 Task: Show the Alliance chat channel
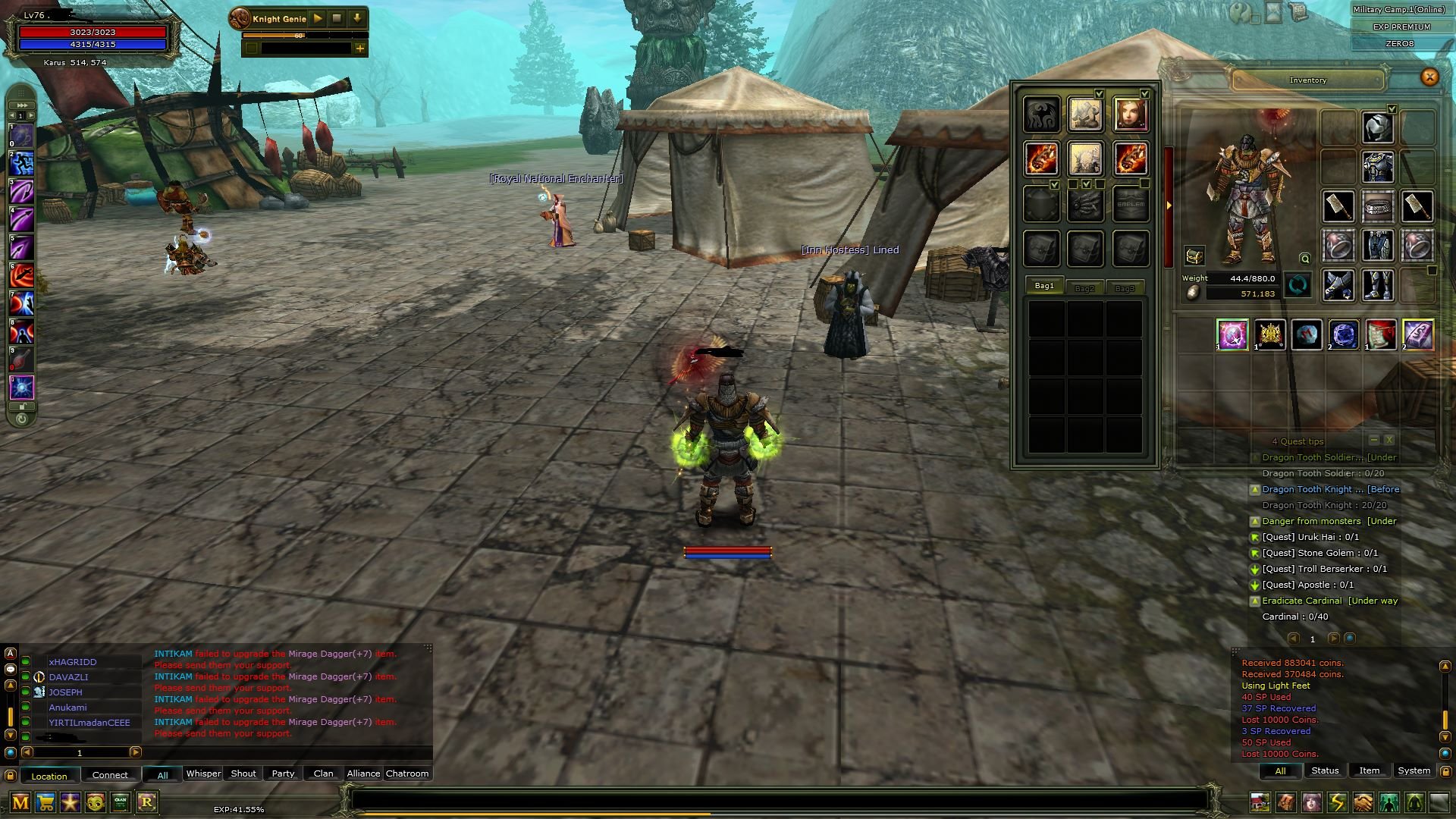pyautogui.click(x=363, y=773)
